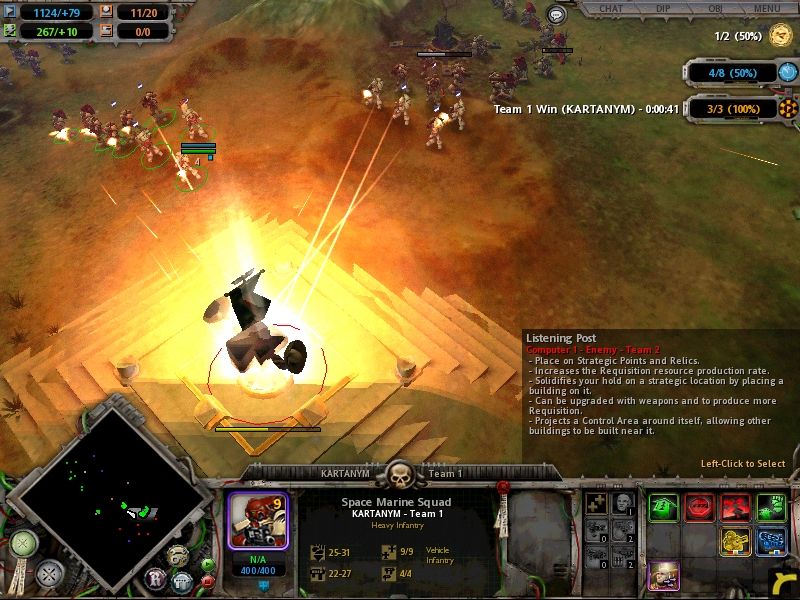The width and height of the screenshot is (800, 600).
Task: Click the yellow marine with gun icon
Action: [x=733, y=542]
